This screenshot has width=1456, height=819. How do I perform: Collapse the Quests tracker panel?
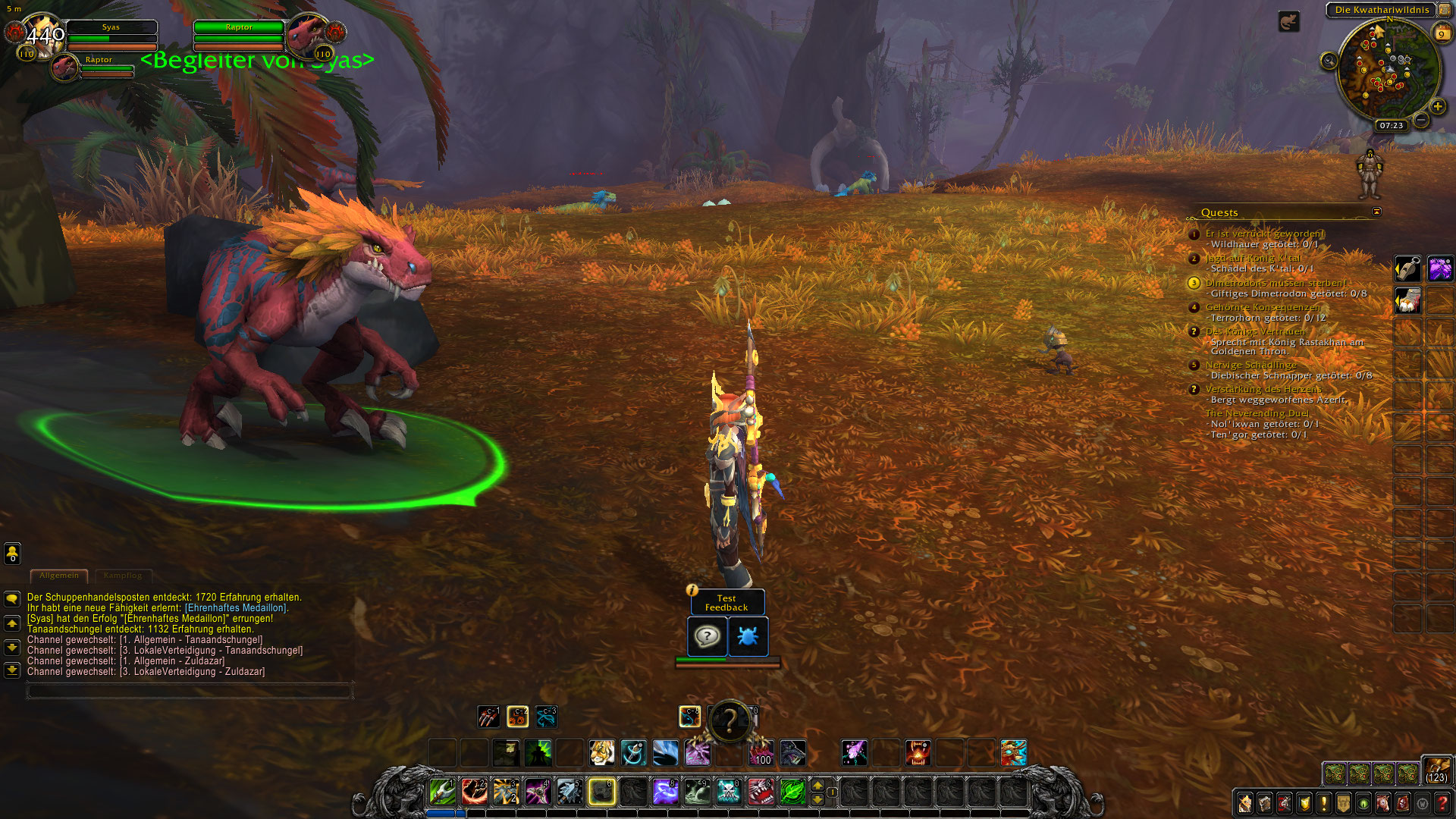[1376, 212]
